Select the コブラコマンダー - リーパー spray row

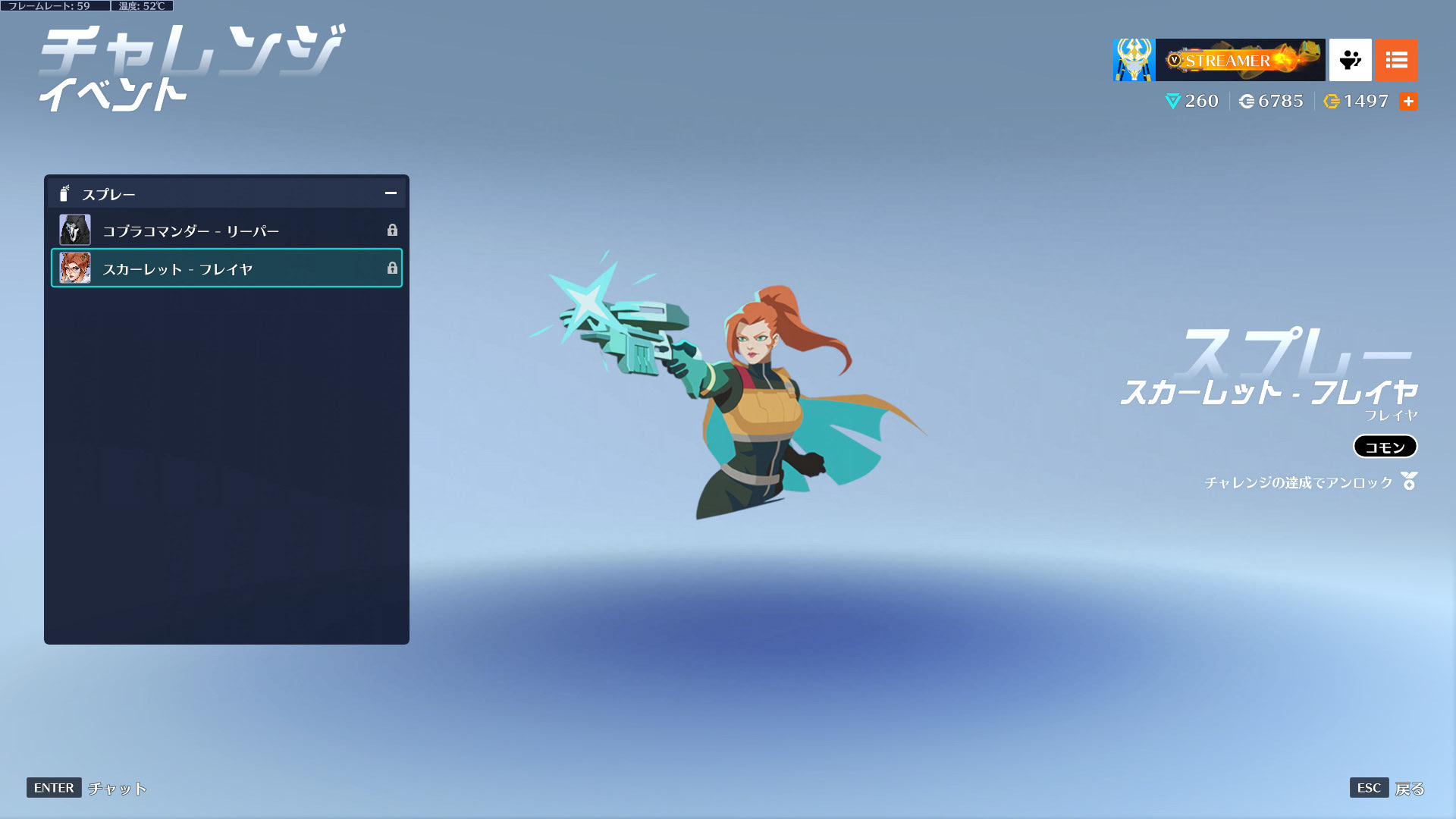pyautogui.click(x=226, y=231)
